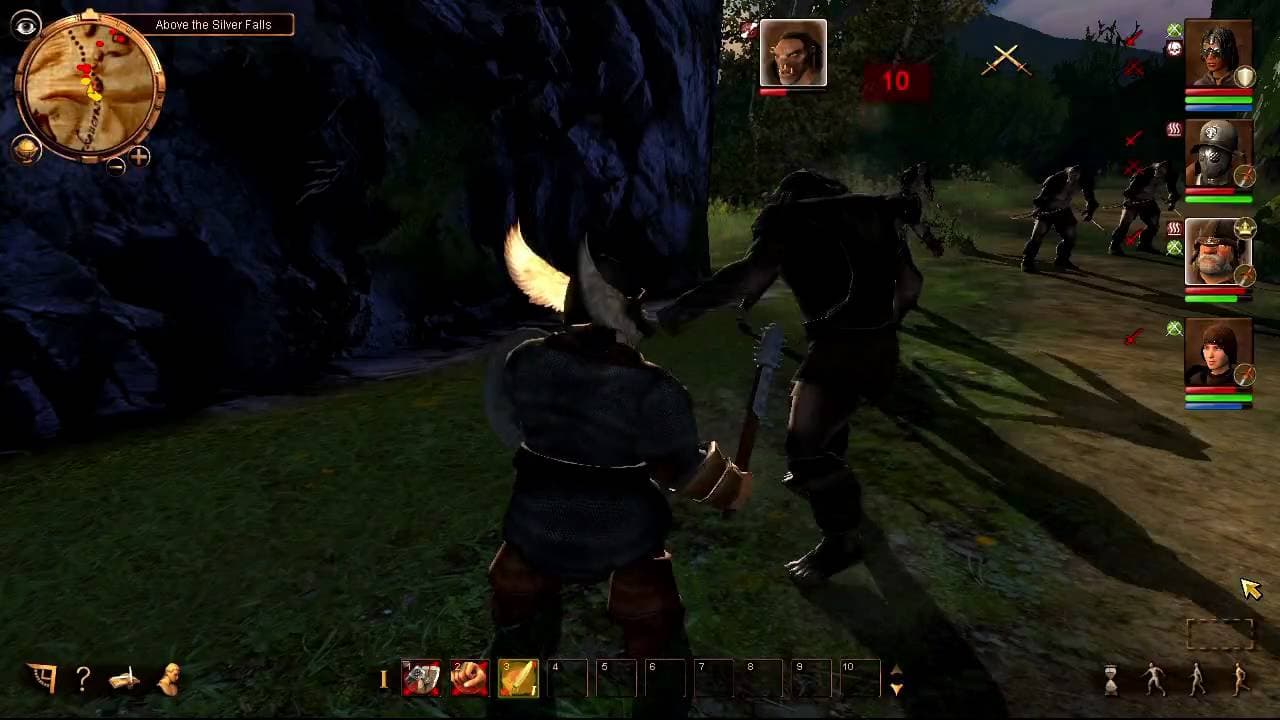Image resolution: width=1280 pixels, height=720 pixels.
Task: Trigger the fist ability in hotbar slot 2
Action: 469,678
